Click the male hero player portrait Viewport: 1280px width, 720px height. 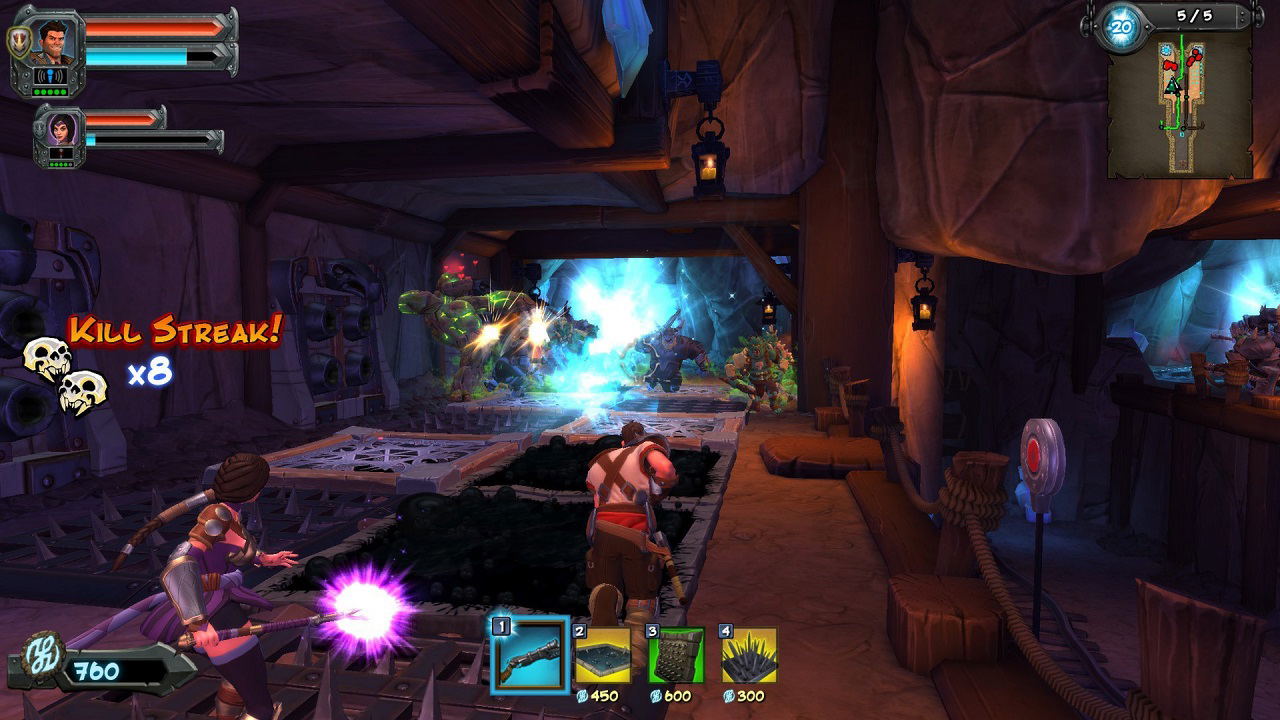click(x=50, y=42)
